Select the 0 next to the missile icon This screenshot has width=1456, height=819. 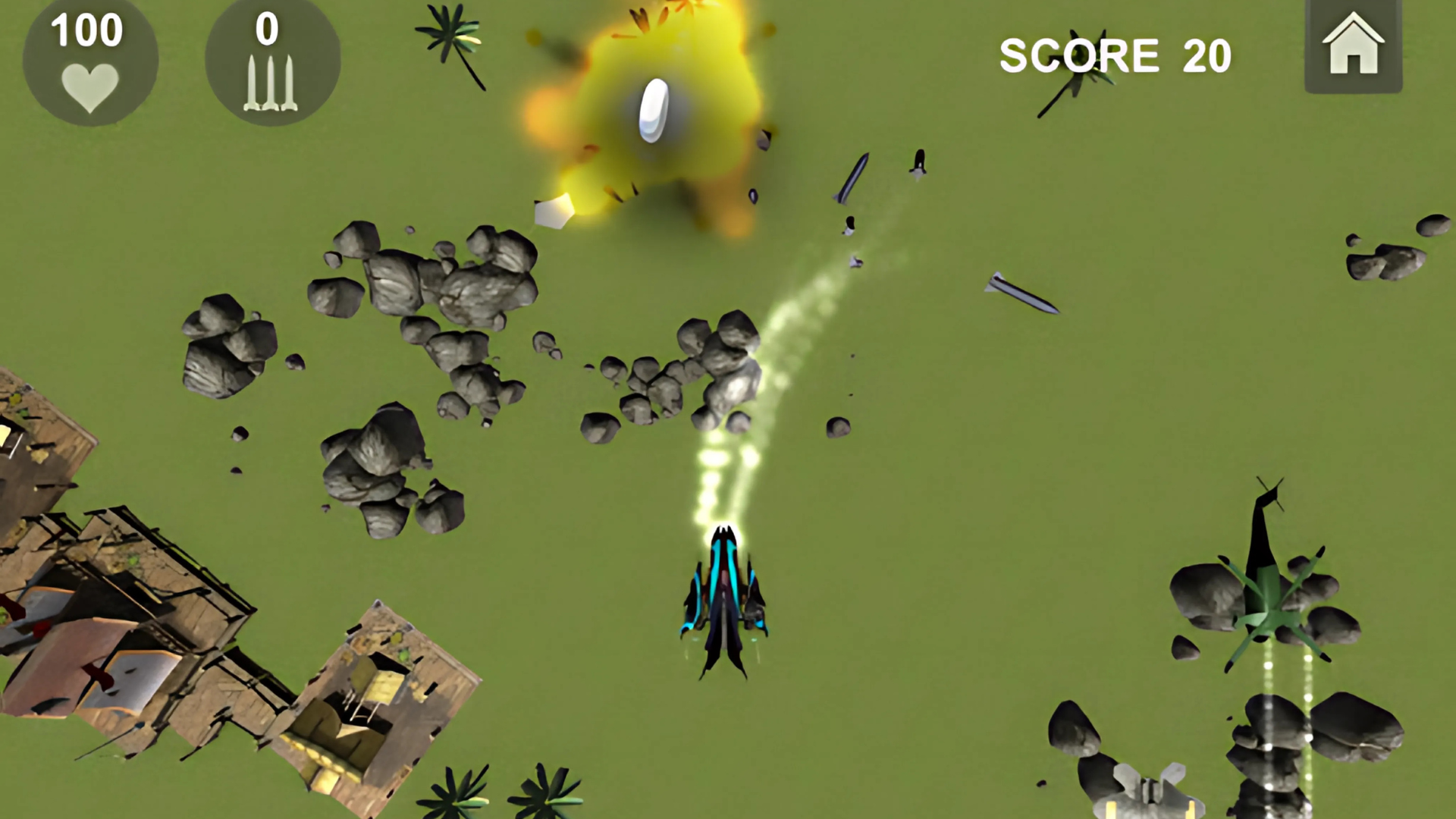click(x=267, y=29)
